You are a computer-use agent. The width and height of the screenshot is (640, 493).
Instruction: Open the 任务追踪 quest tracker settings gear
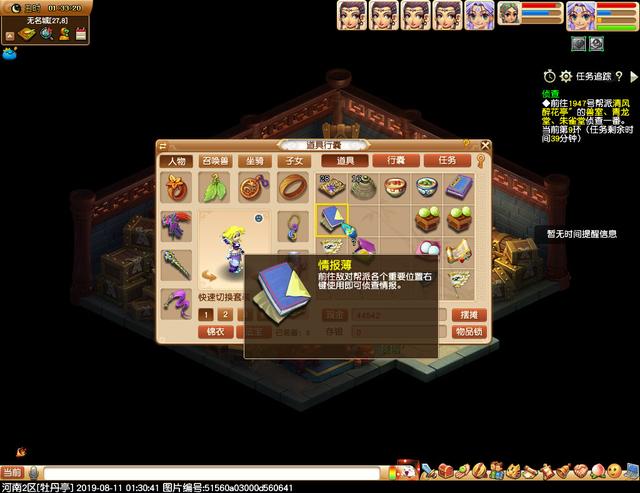point(565,76)
